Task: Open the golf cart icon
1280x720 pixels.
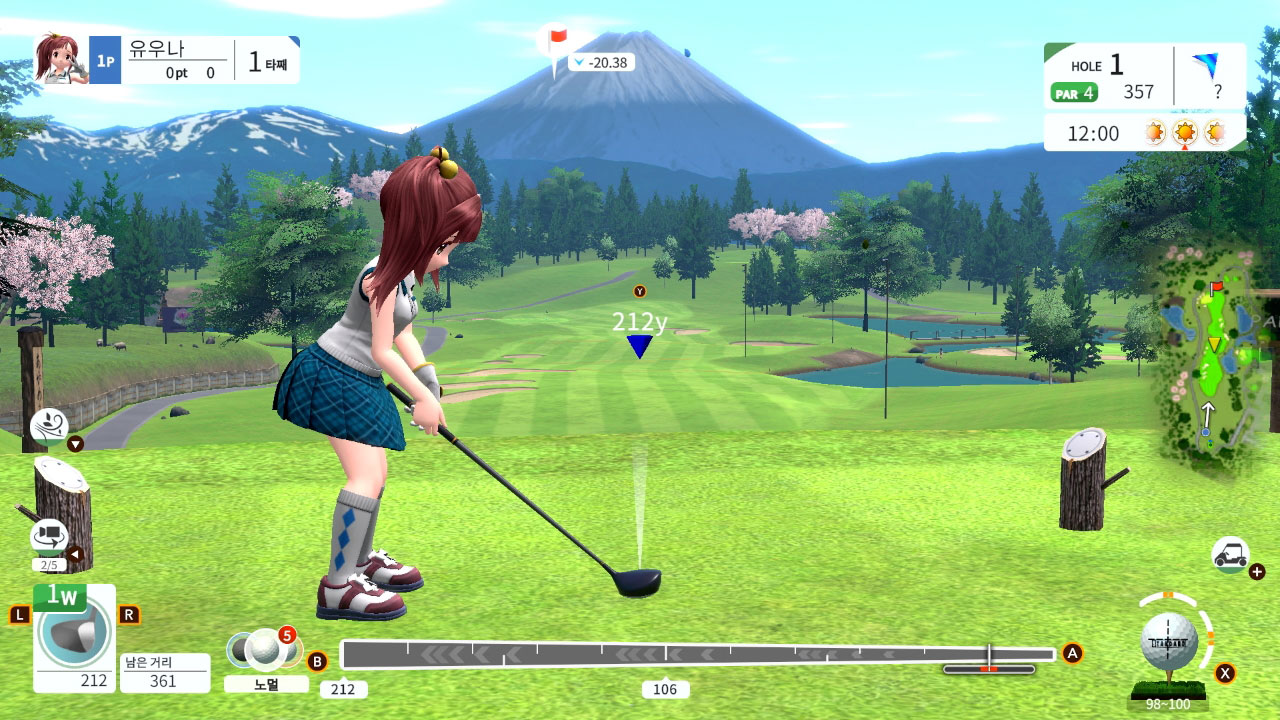Action: [x=1229, y=553]
